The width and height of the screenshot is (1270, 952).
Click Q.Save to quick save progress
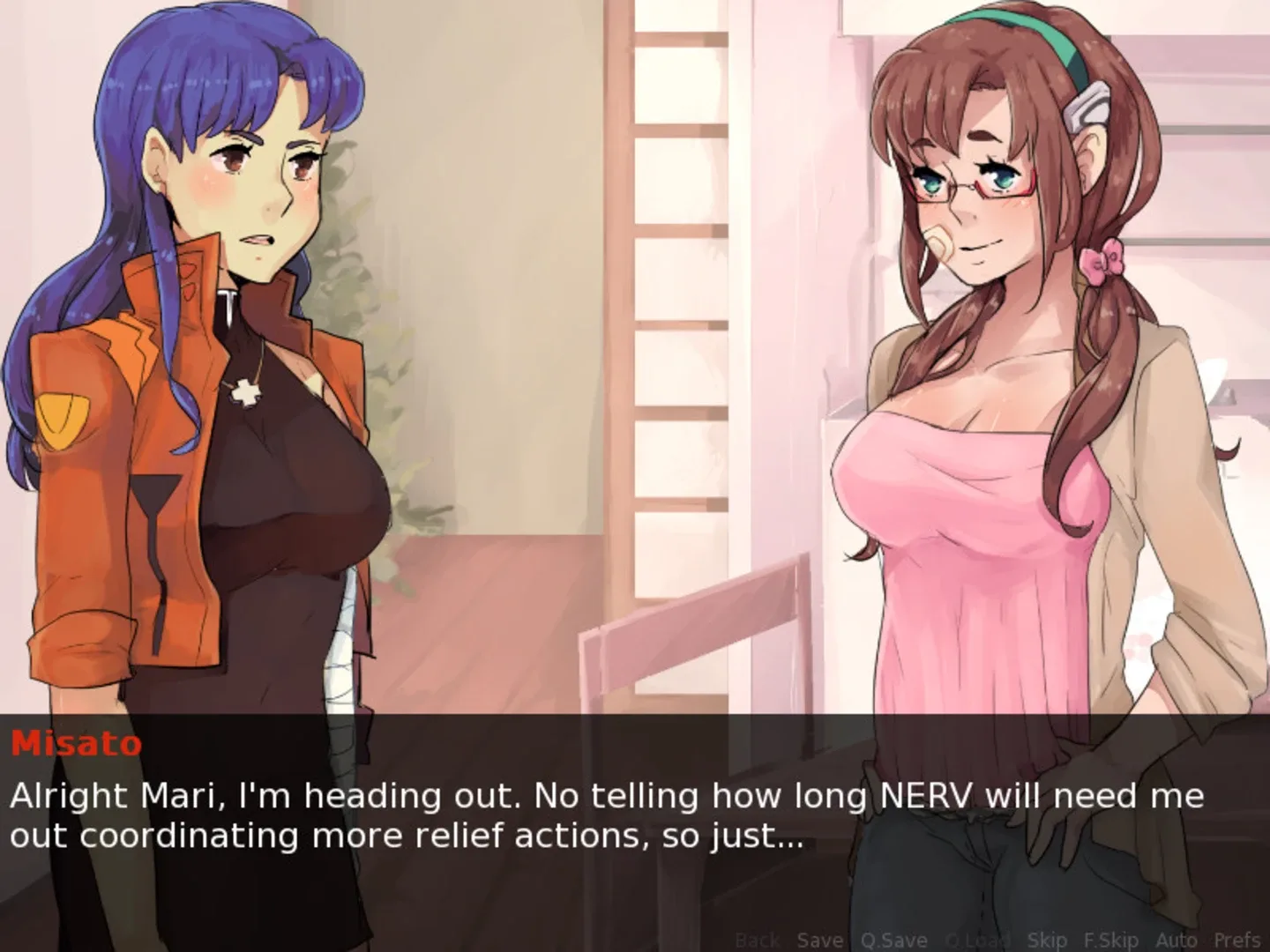coord(893,940)
